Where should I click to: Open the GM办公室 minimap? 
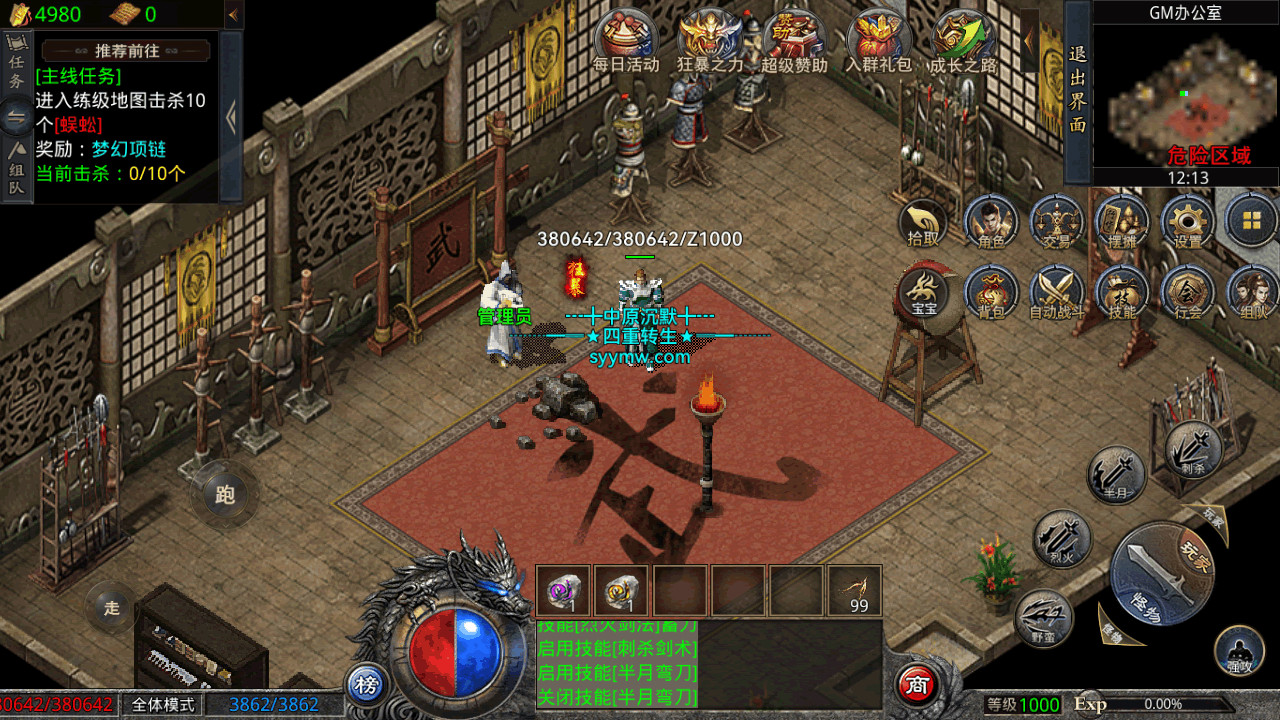pyautogui.click(x=1186, y=95)
